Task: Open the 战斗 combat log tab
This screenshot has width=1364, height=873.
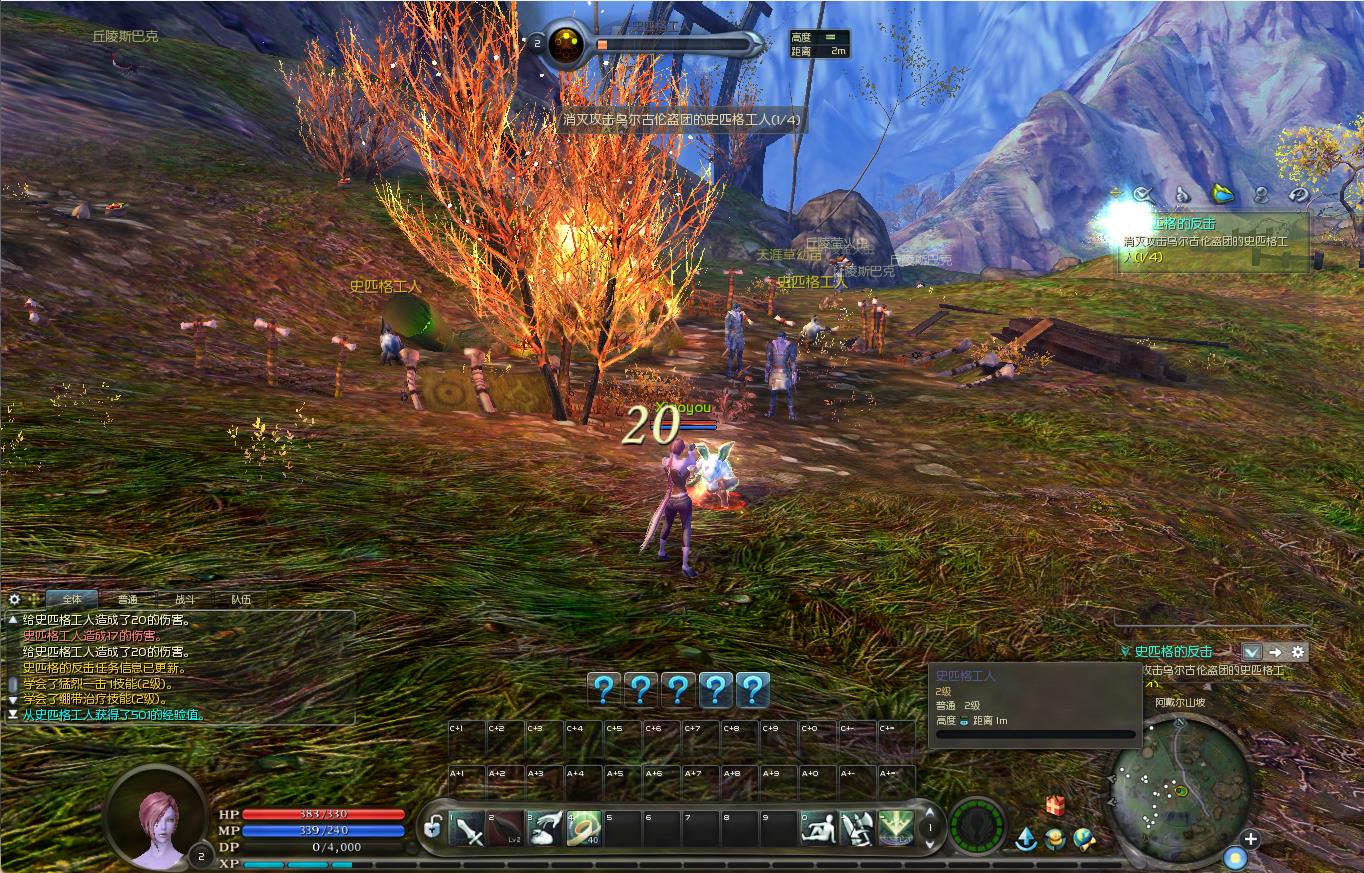Action: (x=185, y=600)
